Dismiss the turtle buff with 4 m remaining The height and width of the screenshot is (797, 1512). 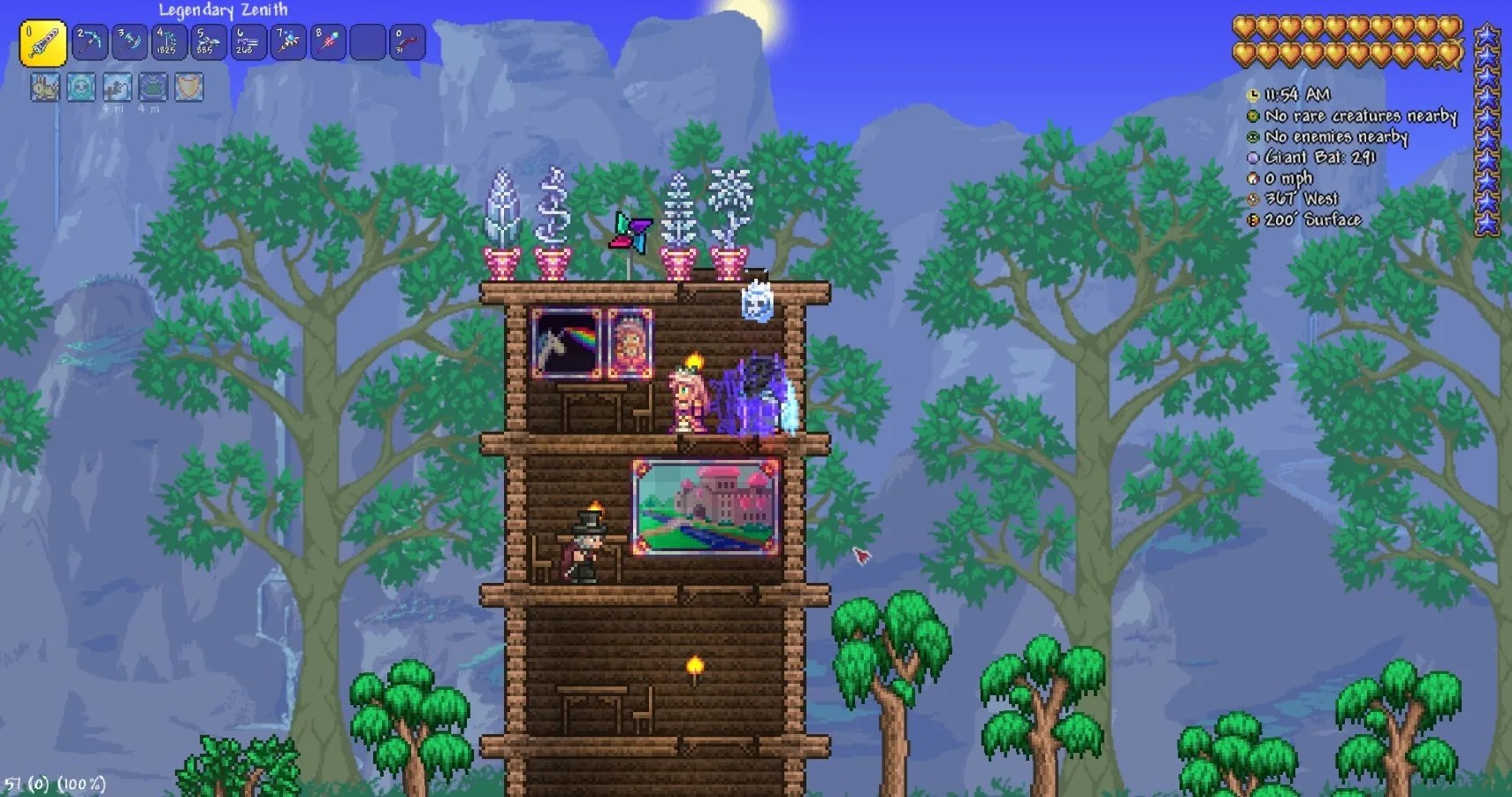tap(152, 88)
